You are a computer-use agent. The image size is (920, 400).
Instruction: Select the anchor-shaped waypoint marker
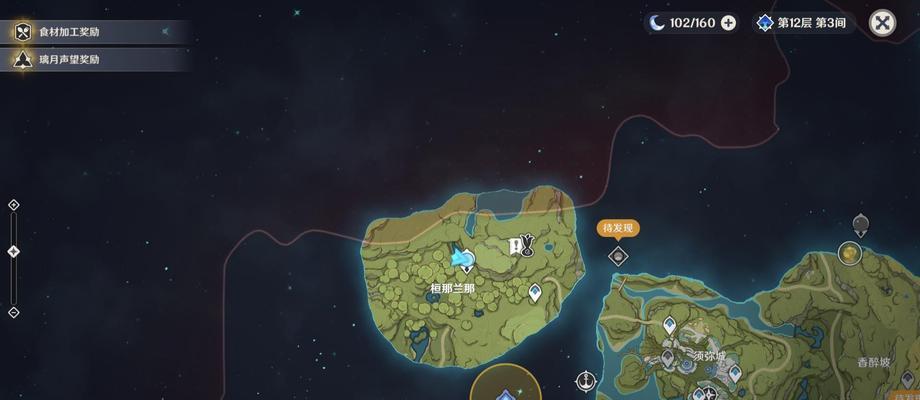click(586, 380)
